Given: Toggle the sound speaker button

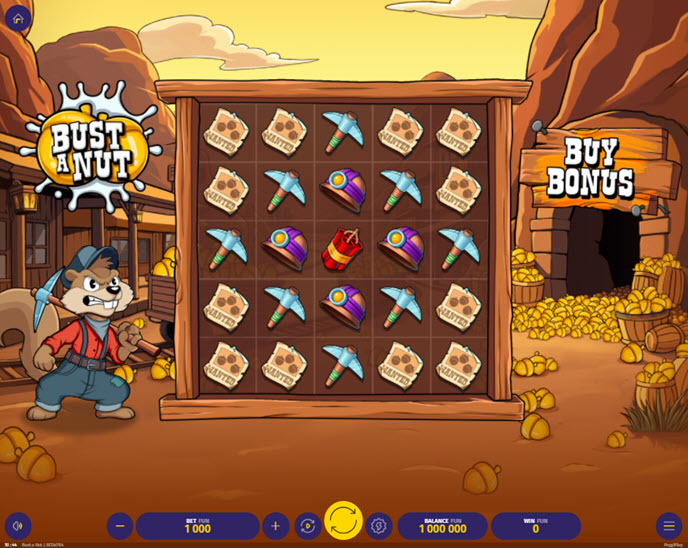Looking at the screenshot, I should coord(18,526).
